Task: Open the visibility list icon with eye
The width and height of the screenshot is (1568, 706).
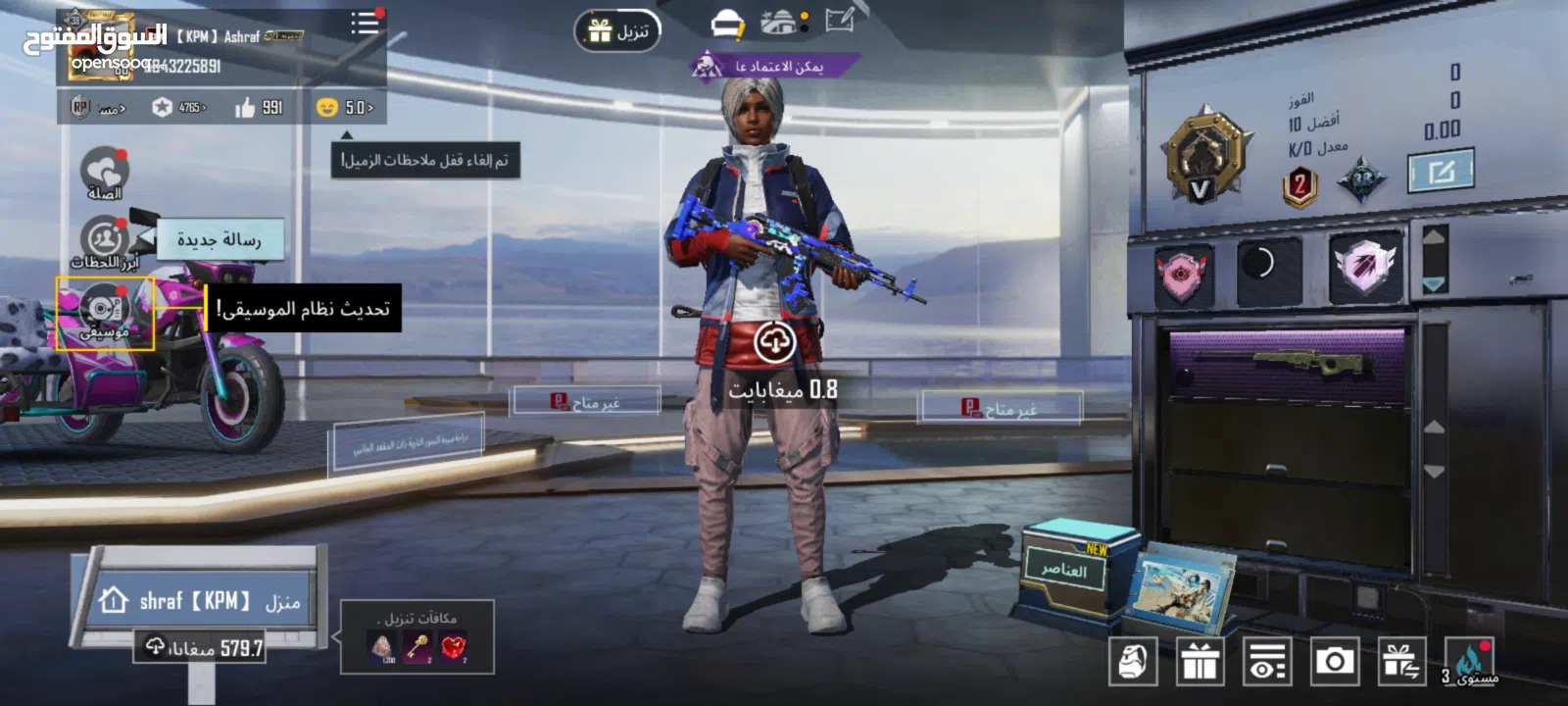Action: point(1266,662)
